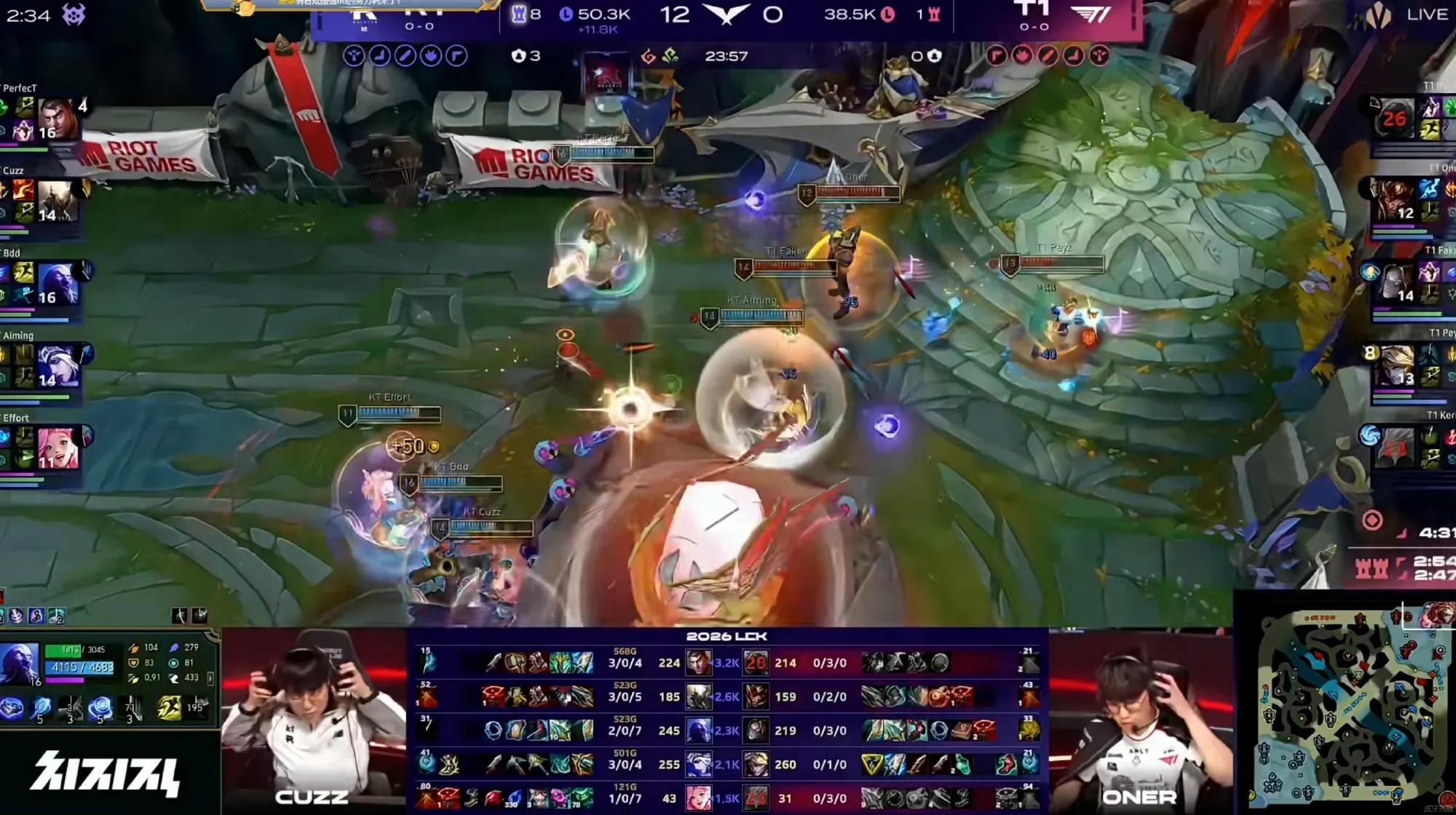The width and height of the screenshot is (1456, 815).
Task: Click the T1 team logo in the top bar
Action: click(x=1092, y=15)
